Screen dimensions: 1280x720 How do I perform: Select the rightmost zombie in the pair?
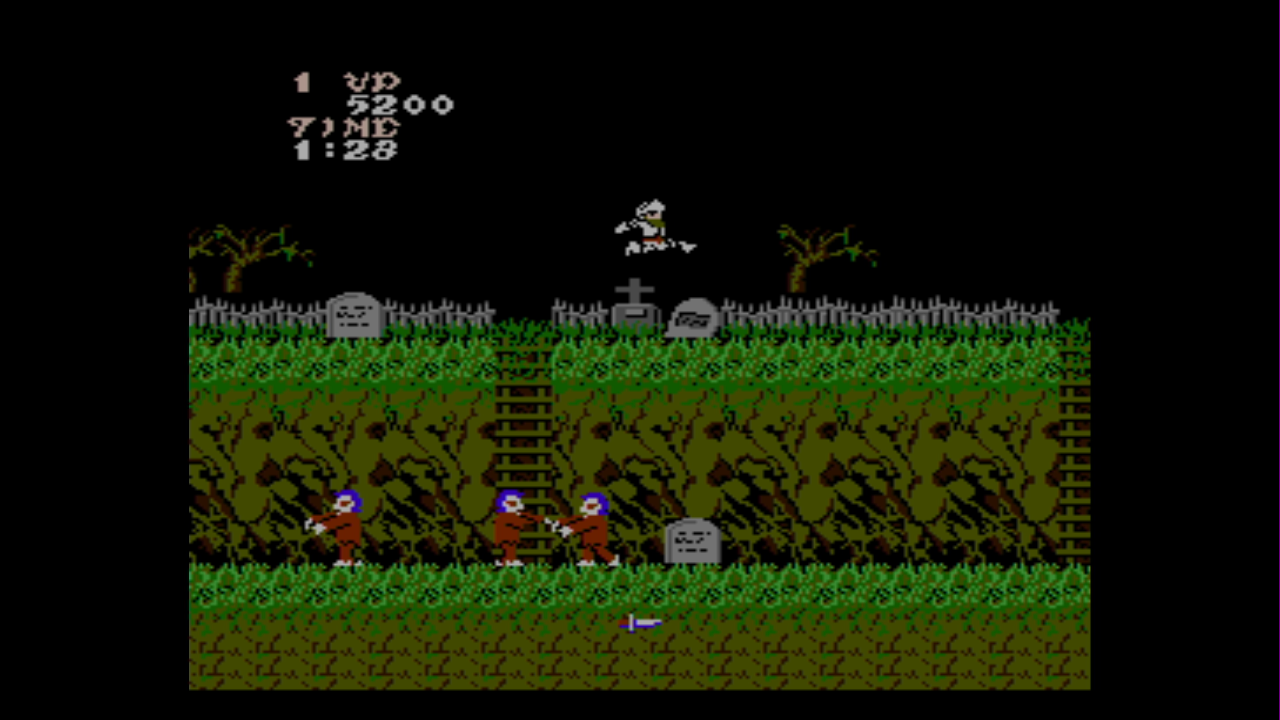pos(590,525)
